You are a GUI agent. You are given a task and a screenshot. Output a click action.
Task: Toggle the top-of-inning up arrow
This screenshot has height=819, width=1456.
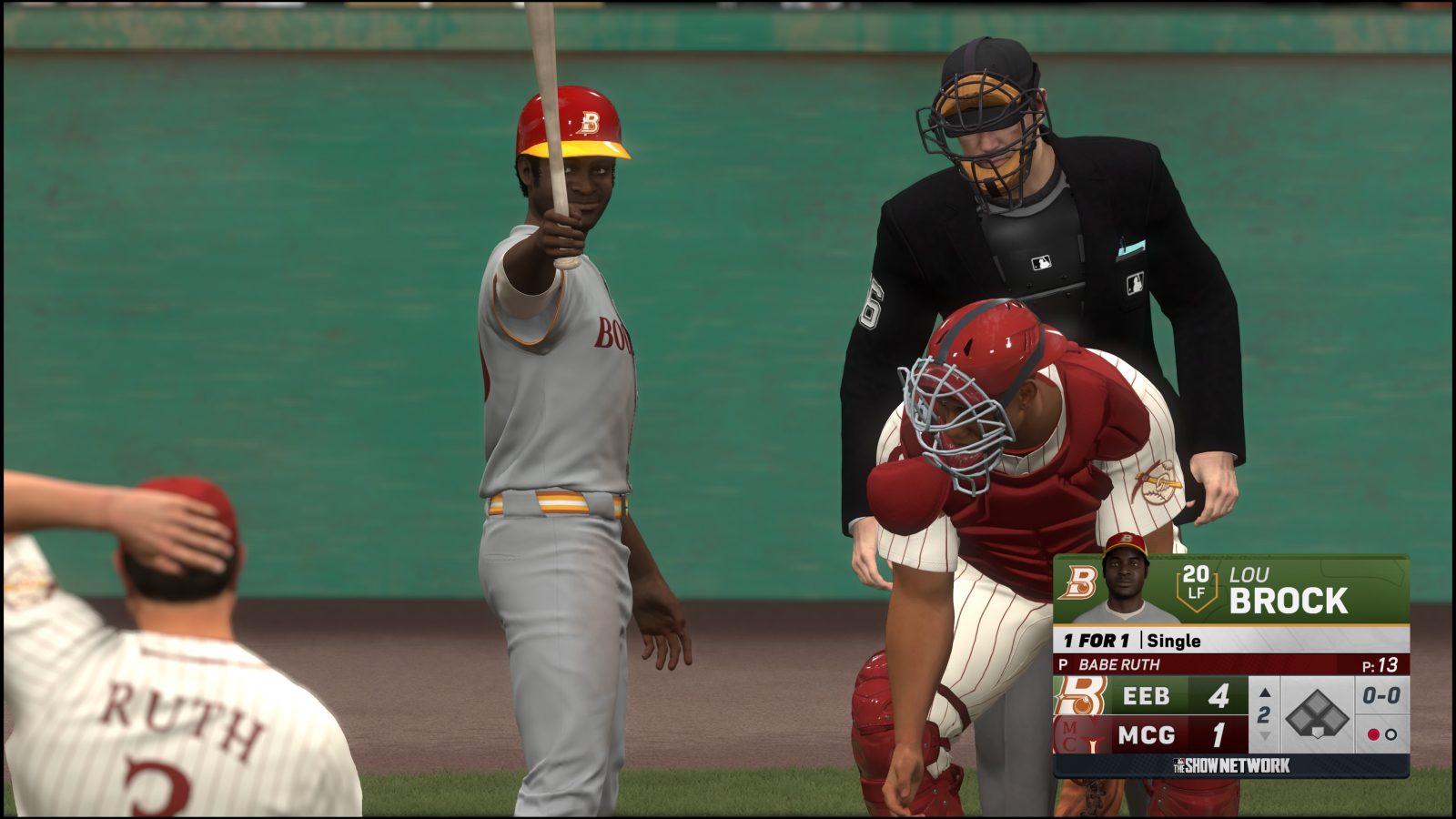click(1266, 693)
